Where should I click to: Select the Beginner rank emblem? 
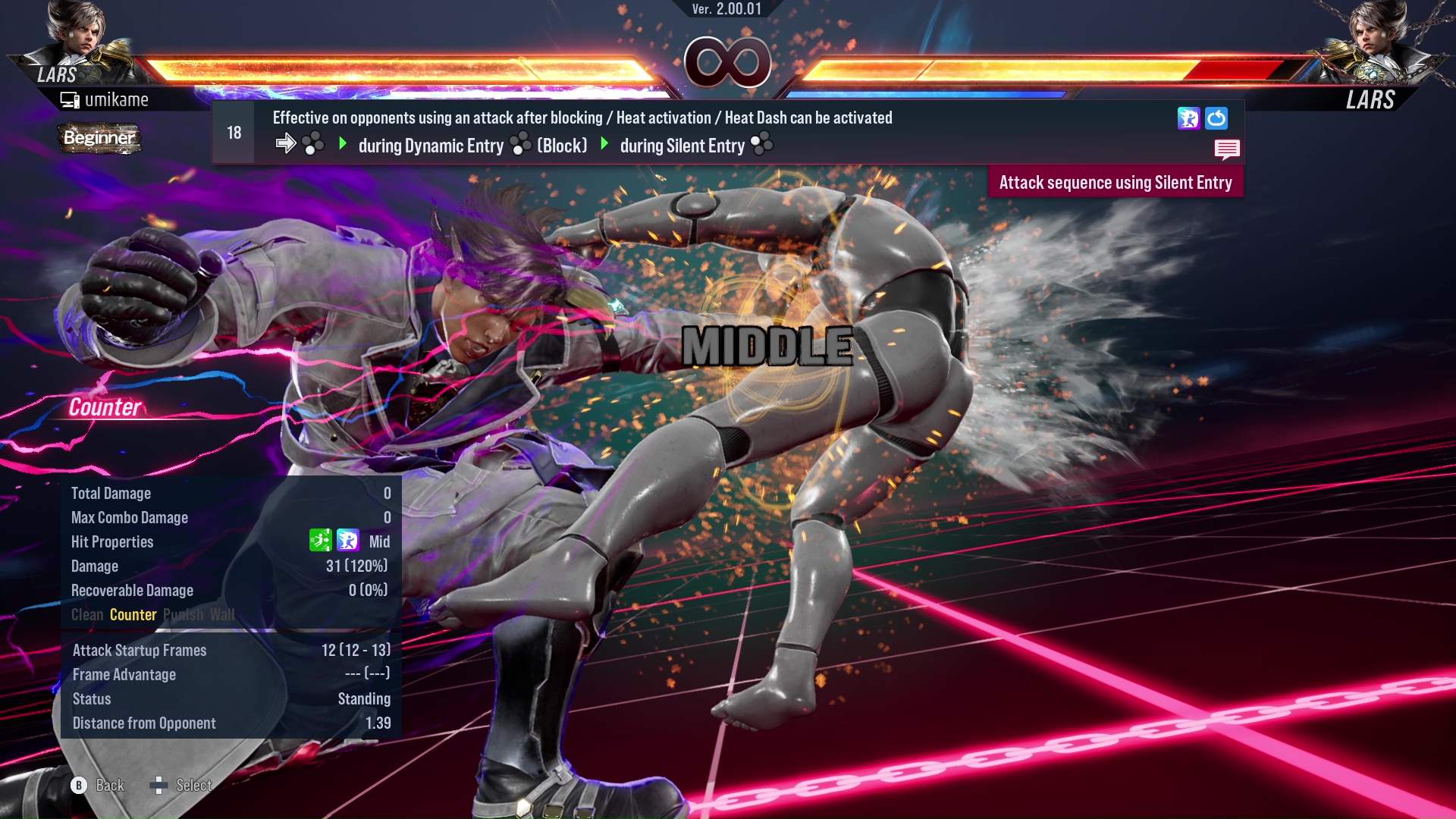click(x=99, y=138)
